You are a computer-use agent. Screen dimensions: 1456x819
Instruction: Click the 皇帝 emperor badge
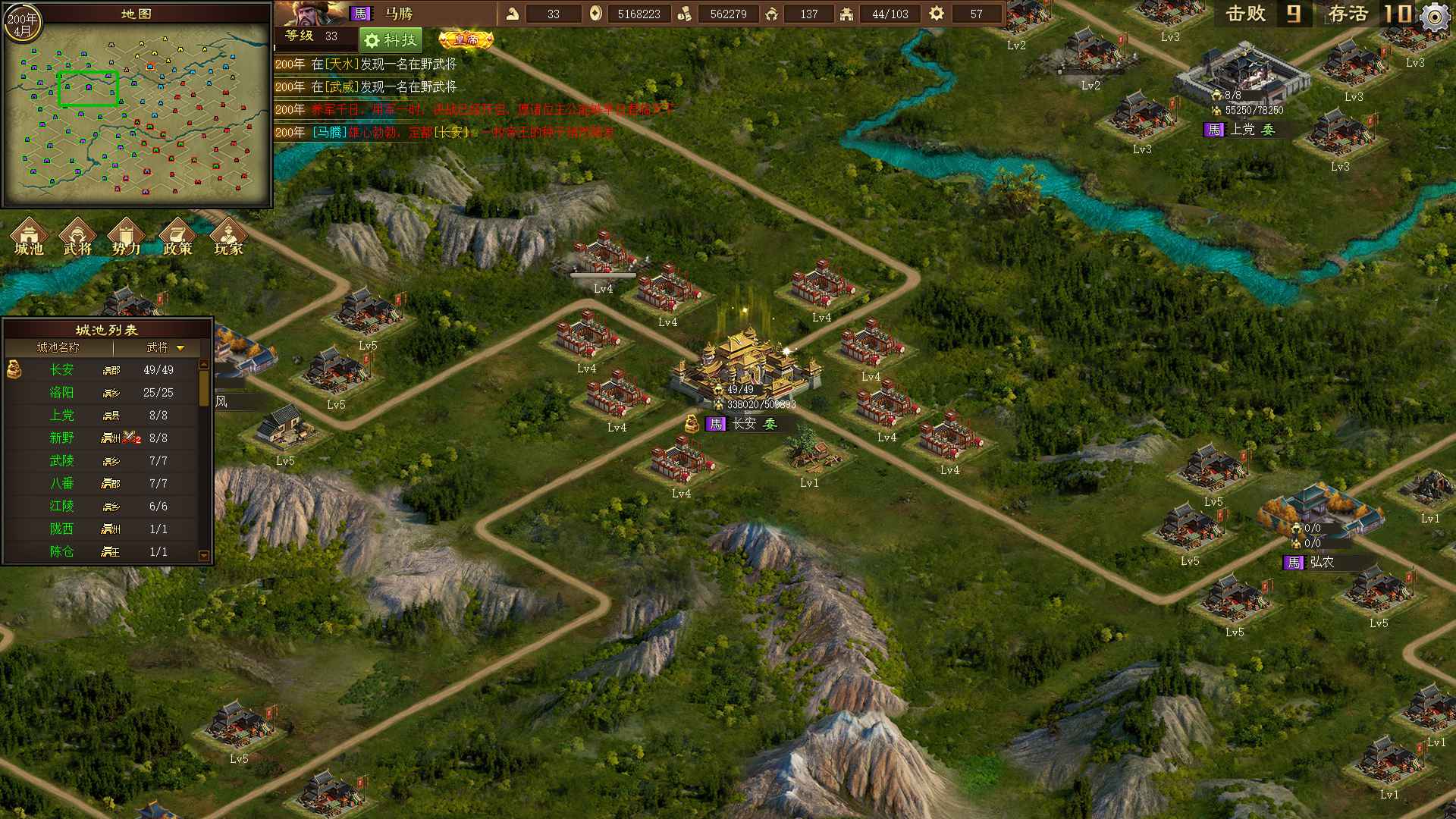coord(466,39)
